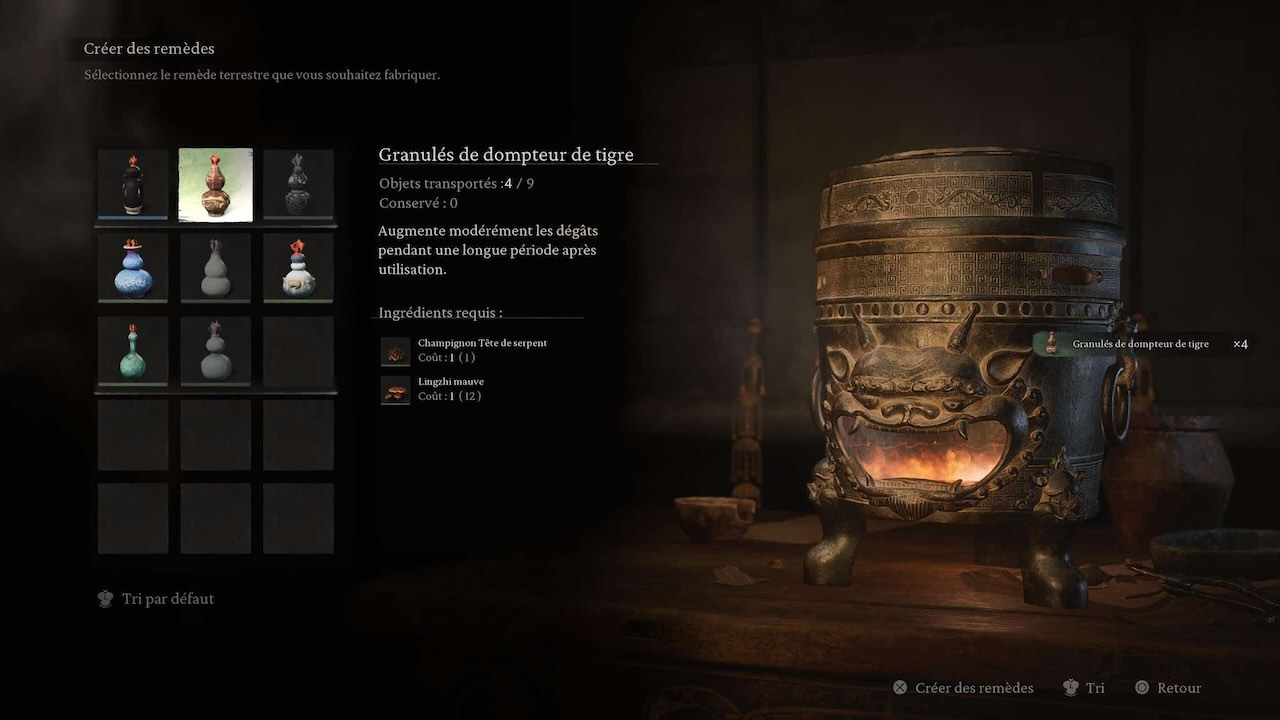Confirm with Créer des remèdes
Screen dimensions: 1280x720
pos(962,688)
